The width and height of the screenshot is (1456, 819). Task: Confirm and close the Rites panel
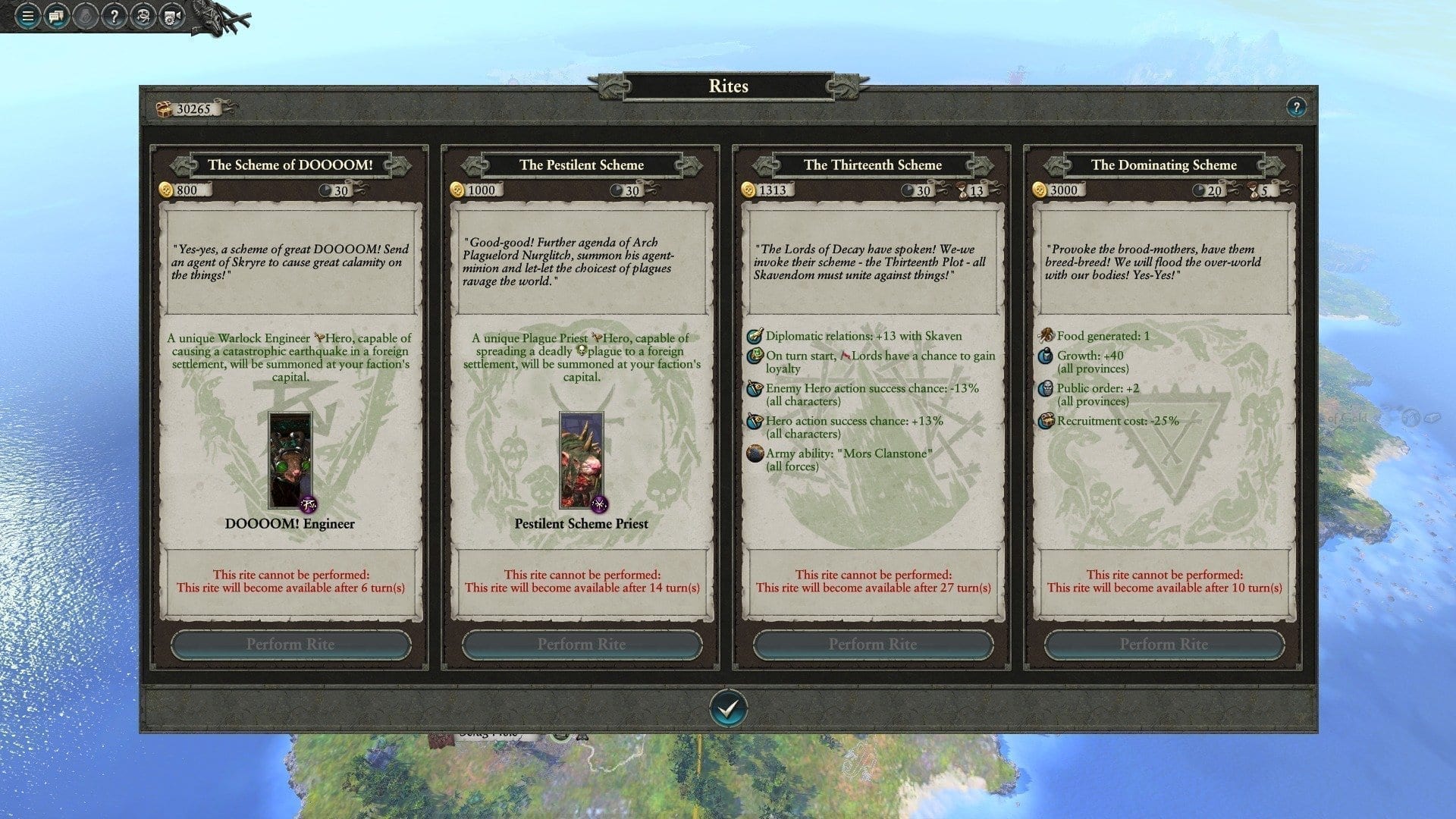click(728, 708)
